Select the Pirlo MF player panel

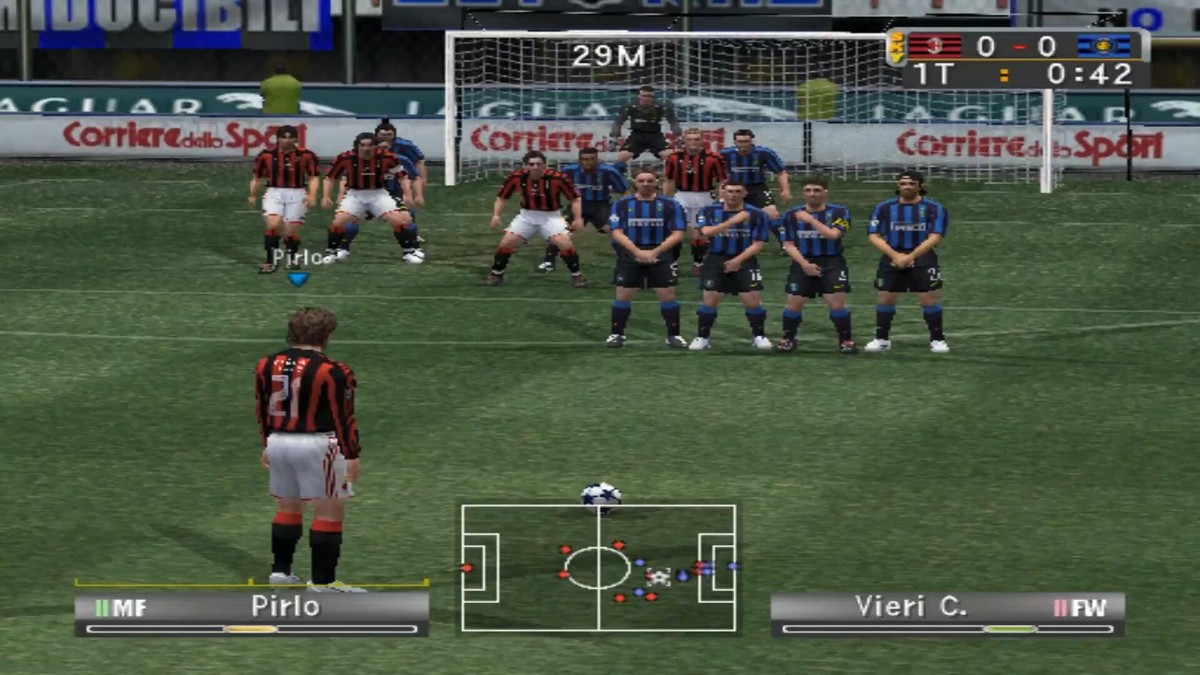pos(251,613)
